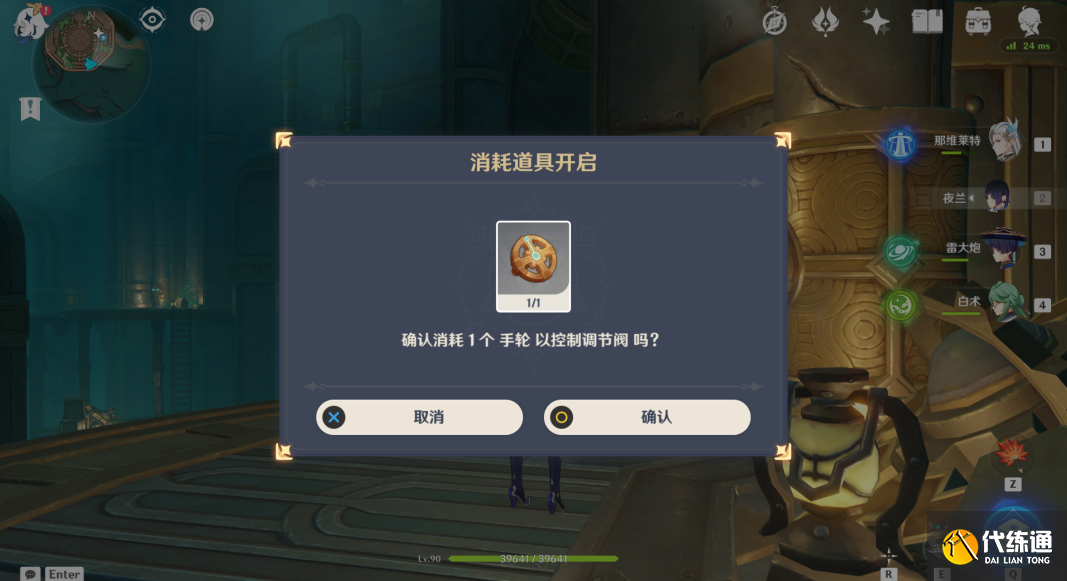This screenshot has height=581, width=1067.
Task: Open the circular minimap
Action: [91, 62]
